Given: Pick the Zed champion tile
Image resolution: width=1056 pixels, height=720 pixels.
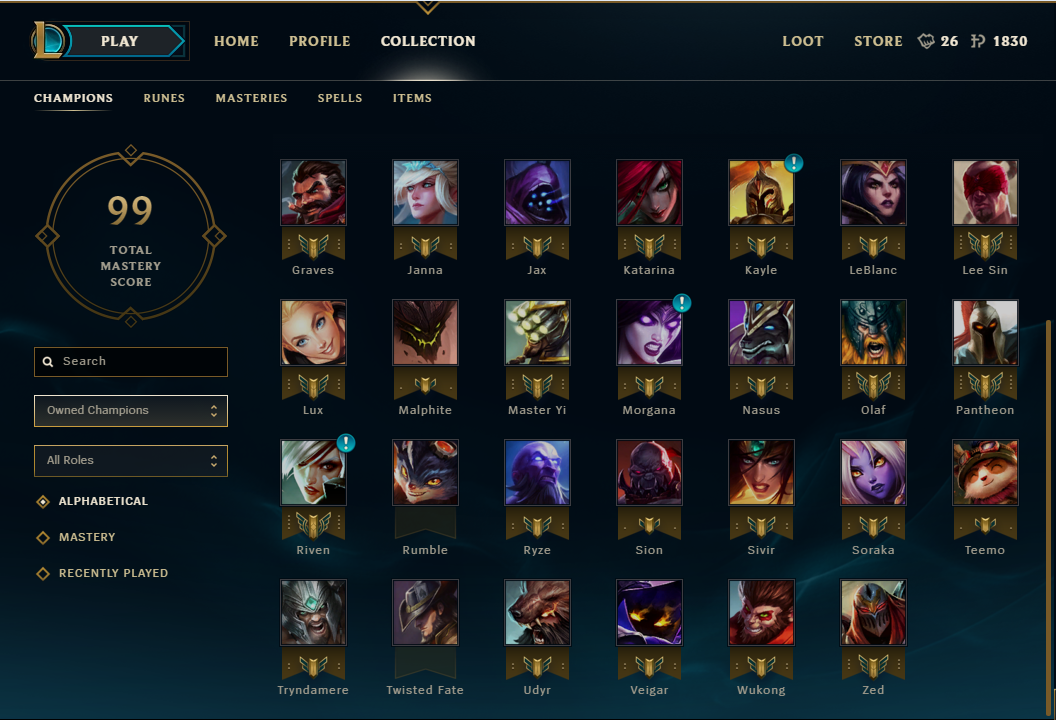Looking at the screenshot, I should click(x=873, y=613).
